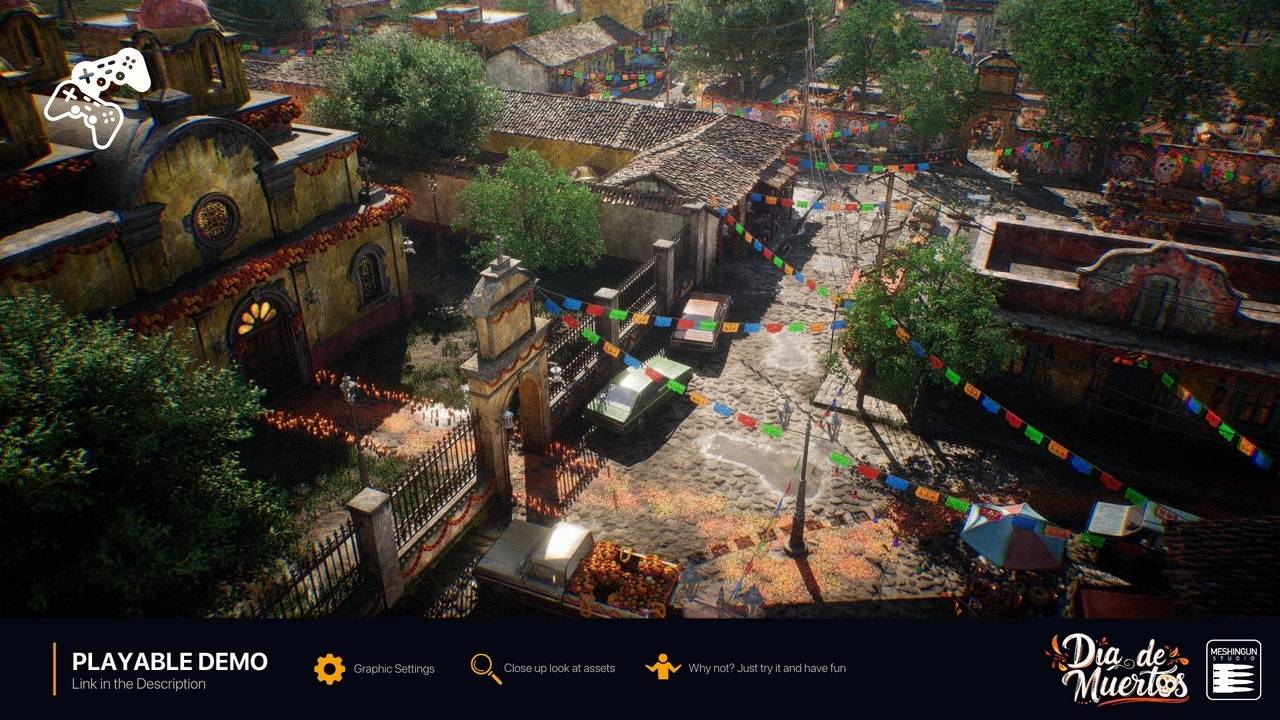The image size is (1280, 720).
Task: Open the Meshingun Studio logo
Action: 1233,669
